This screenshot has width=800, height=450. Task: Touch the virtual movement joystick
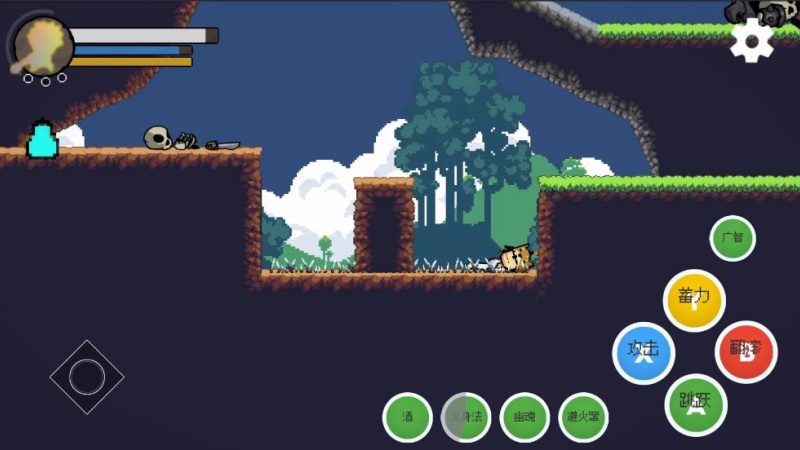(x=87, y=377)
